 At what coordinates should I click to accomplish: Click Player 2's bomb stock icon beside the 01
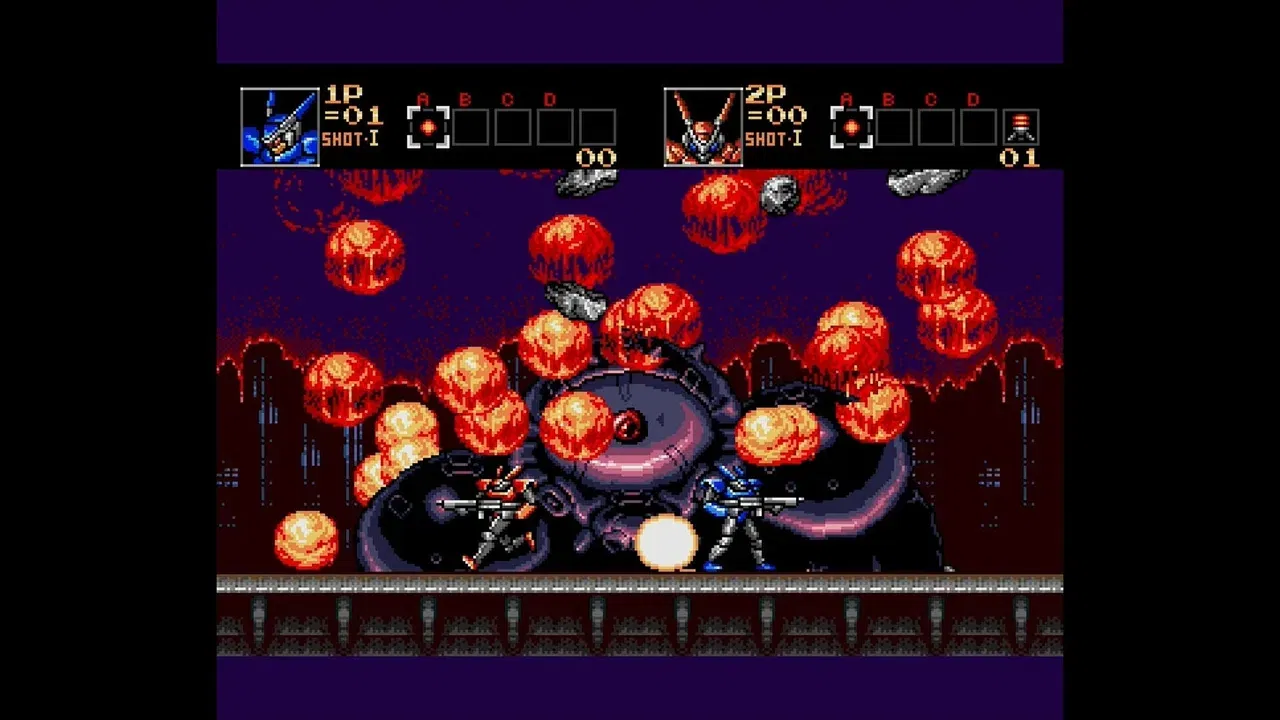coord(1022,125)
